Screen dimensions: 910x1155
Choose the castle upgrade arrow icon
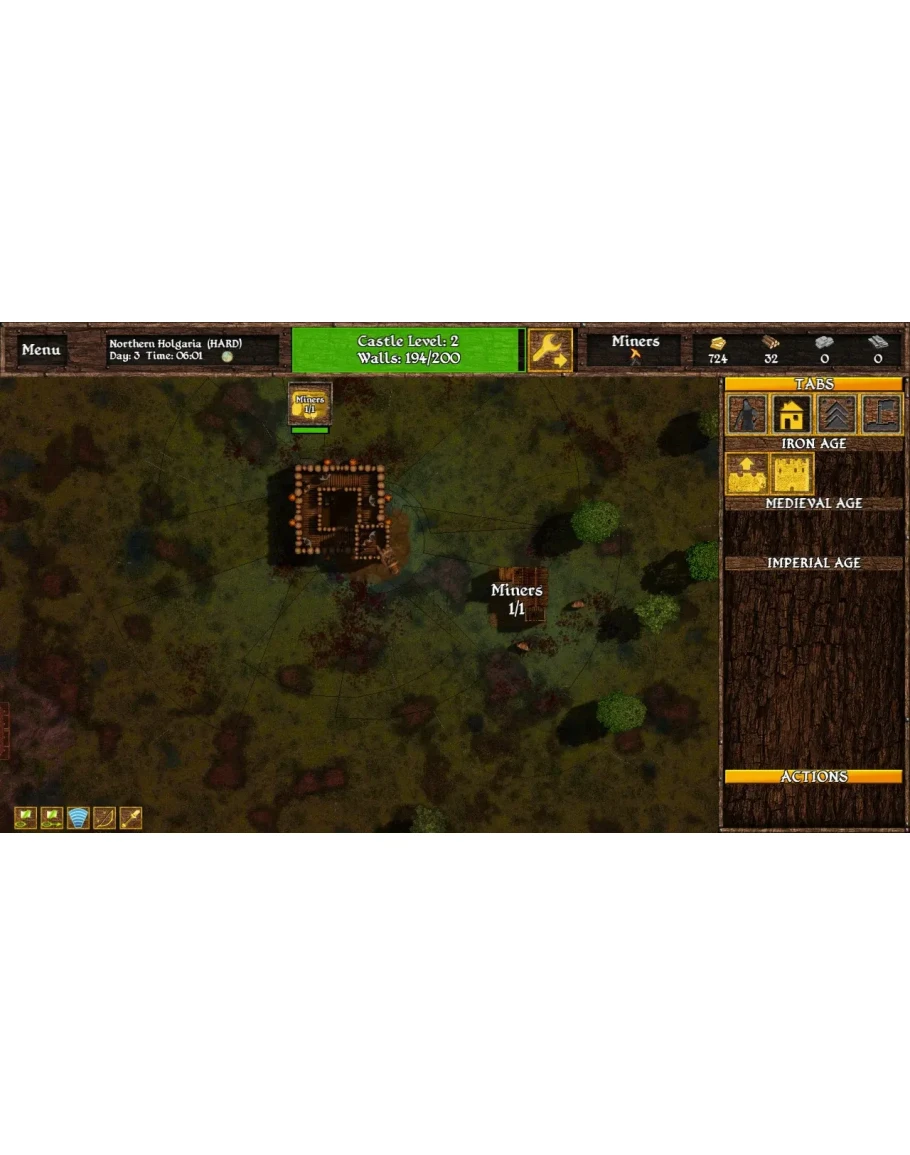coord(747,473)
